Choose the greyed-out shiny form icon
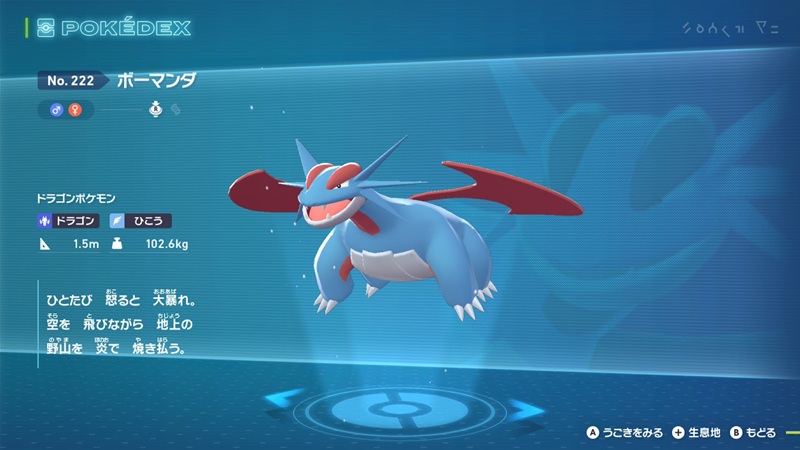This screenshot has width=800, height=450. coord(175,108)
